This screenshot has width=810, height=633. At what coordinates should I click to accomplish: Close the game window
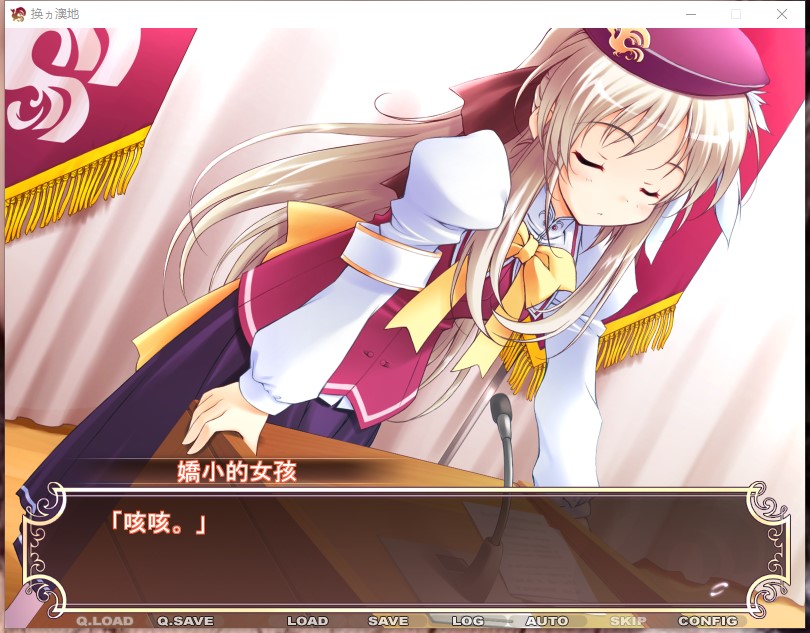pyautogui.click(x=782, y=14)
